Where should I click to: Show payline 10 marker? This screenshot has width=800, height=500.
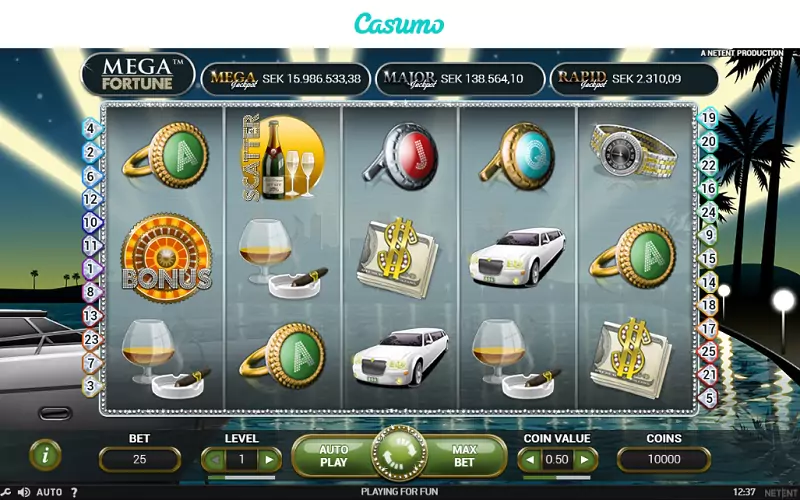tap(90, 222)
